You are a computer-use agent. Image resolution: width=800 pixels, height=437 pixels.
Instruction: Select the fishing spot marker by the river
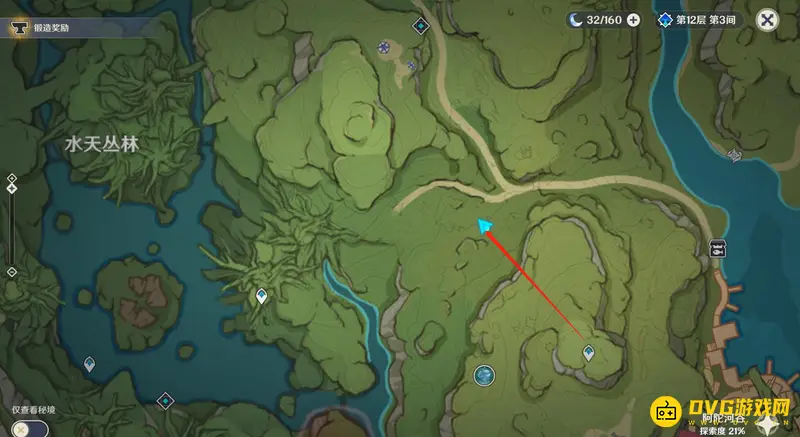[717, 249]
